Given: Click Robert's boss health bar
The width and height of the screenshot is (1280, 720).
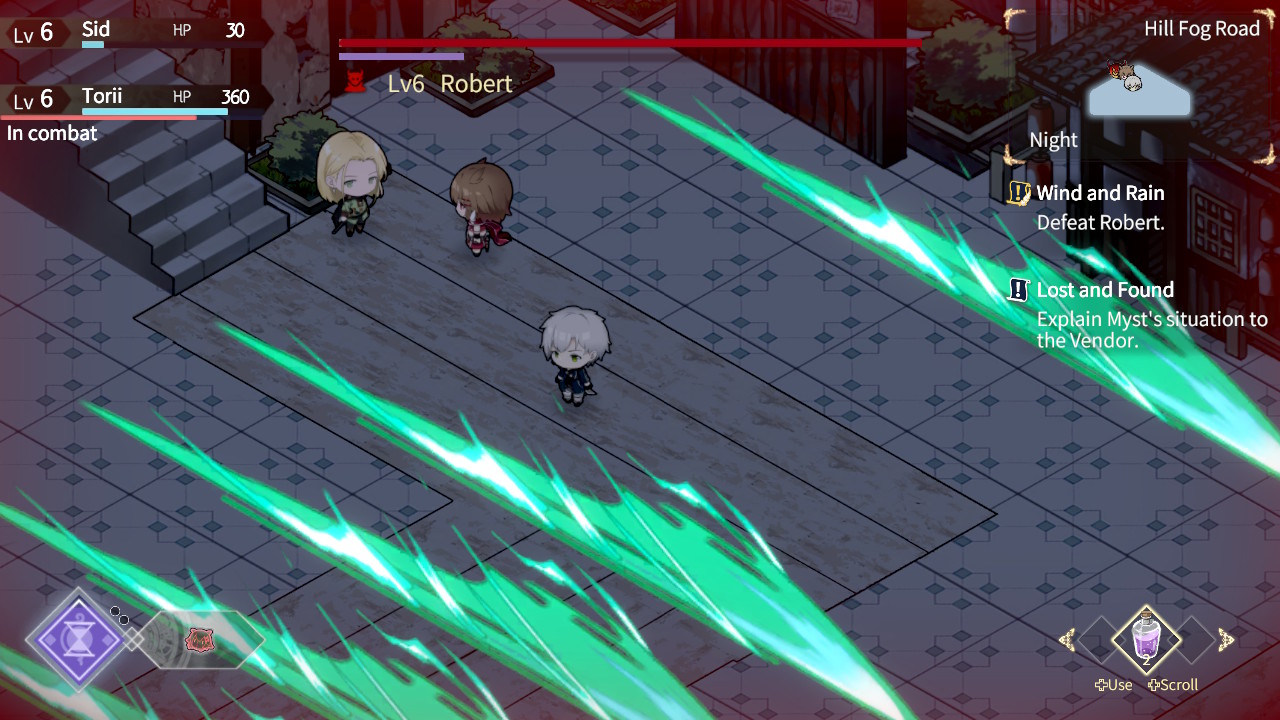Looking at the screenshot, I should [x=630, y=44].
